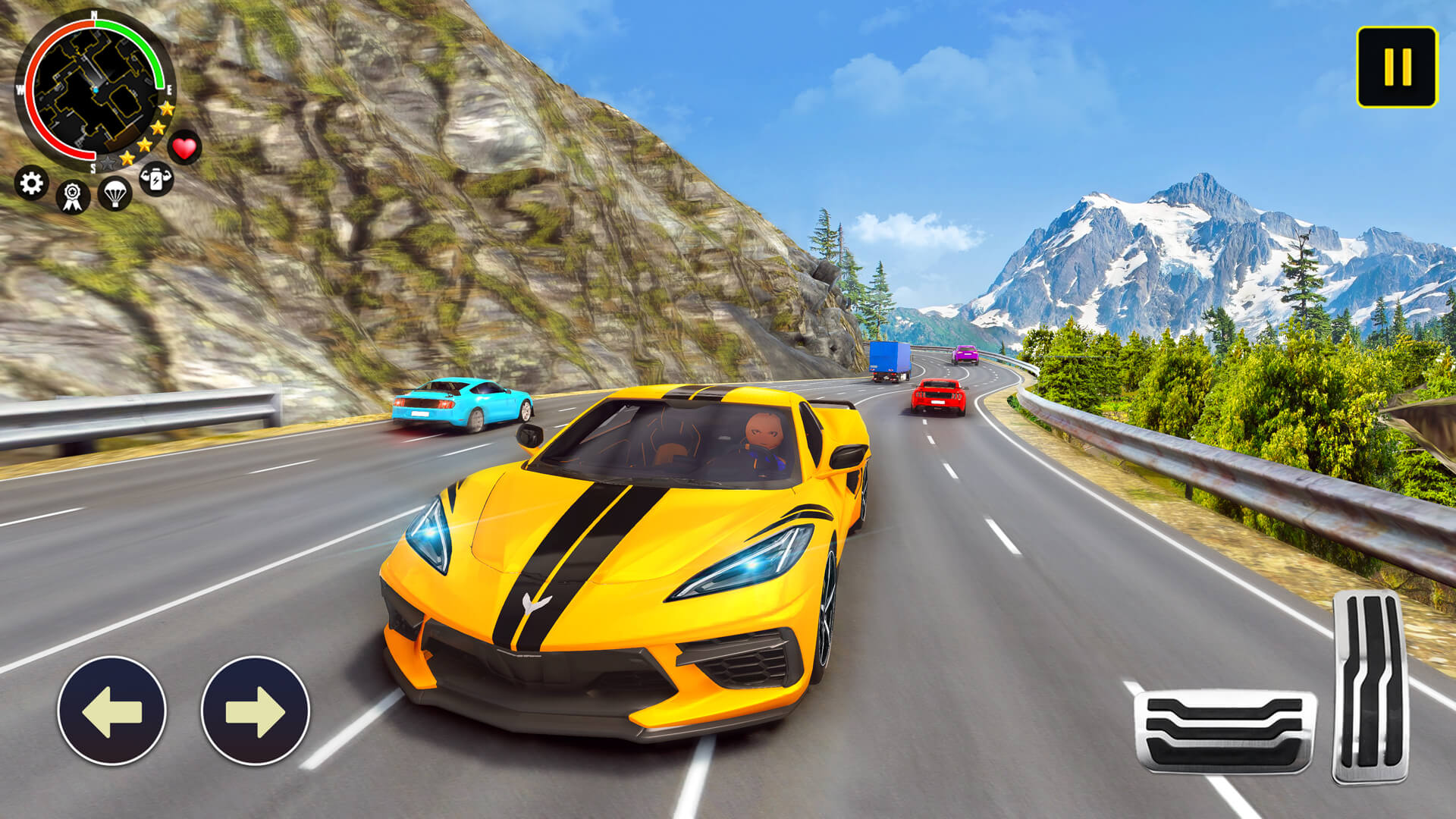Step on the tall gas pedal

pos(1370,686)
